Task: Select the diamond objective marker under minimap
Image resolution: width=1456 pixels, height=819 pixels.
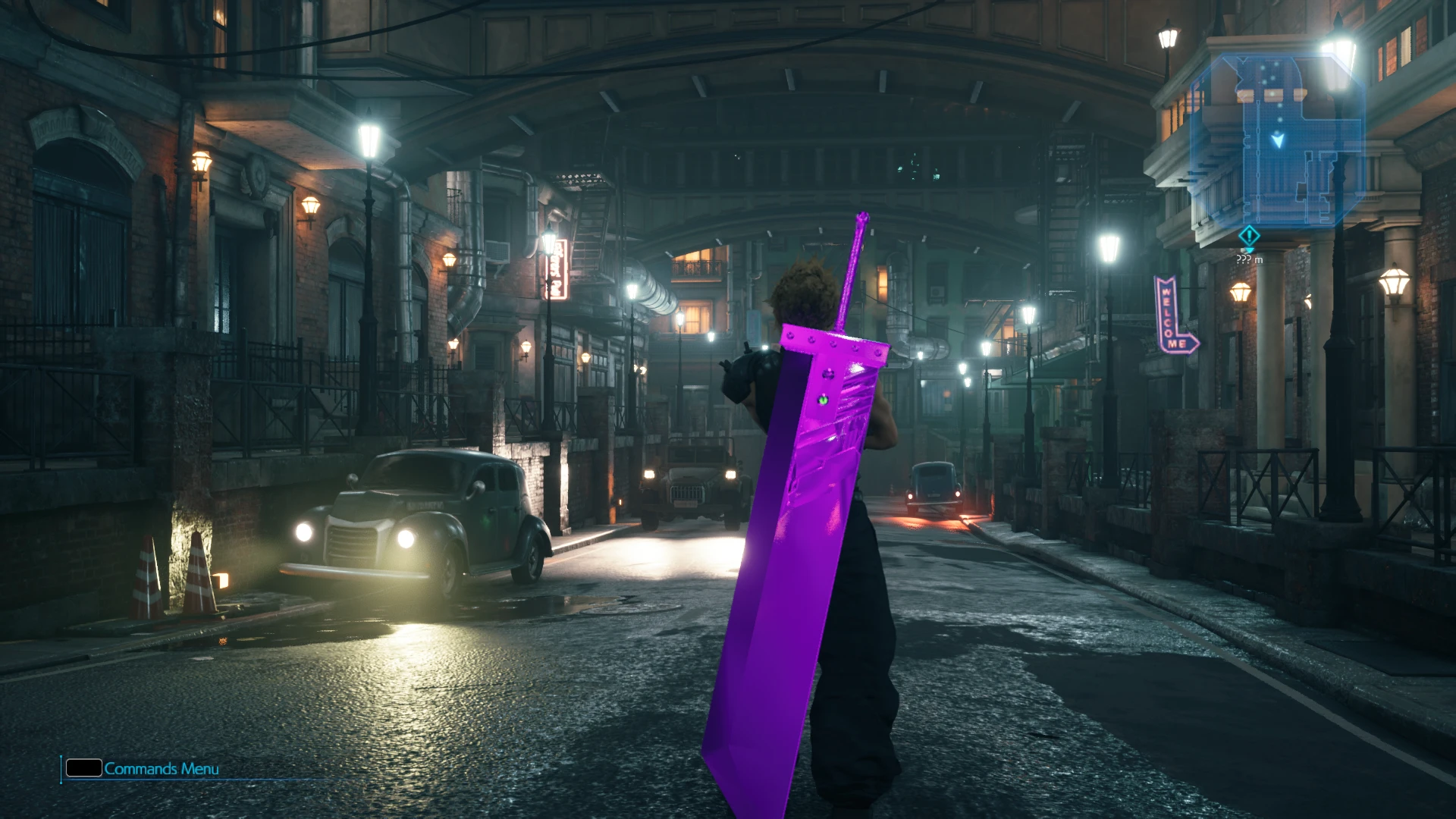Action: click(x=1249, y=236)
